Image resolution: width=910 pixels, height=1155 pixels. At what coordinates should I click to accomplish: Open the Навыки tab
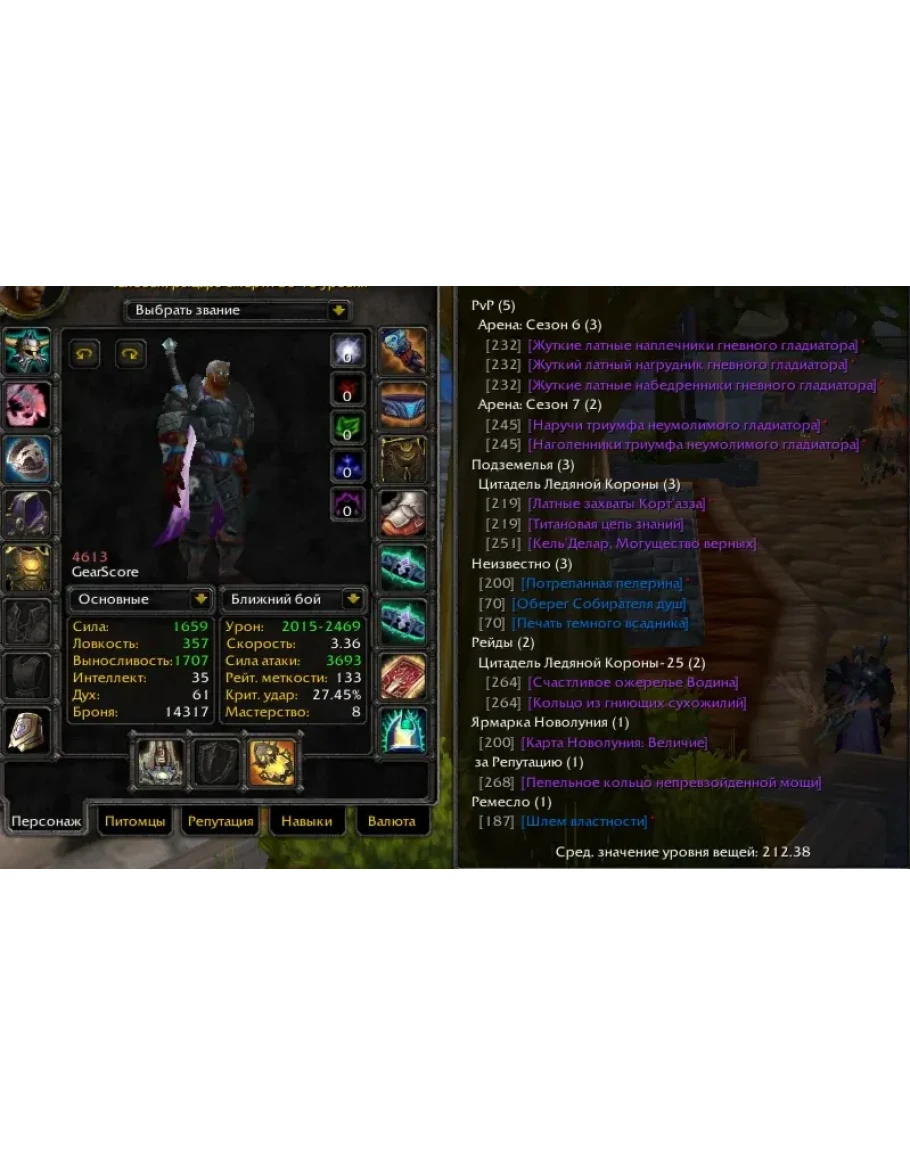(306, 821)
